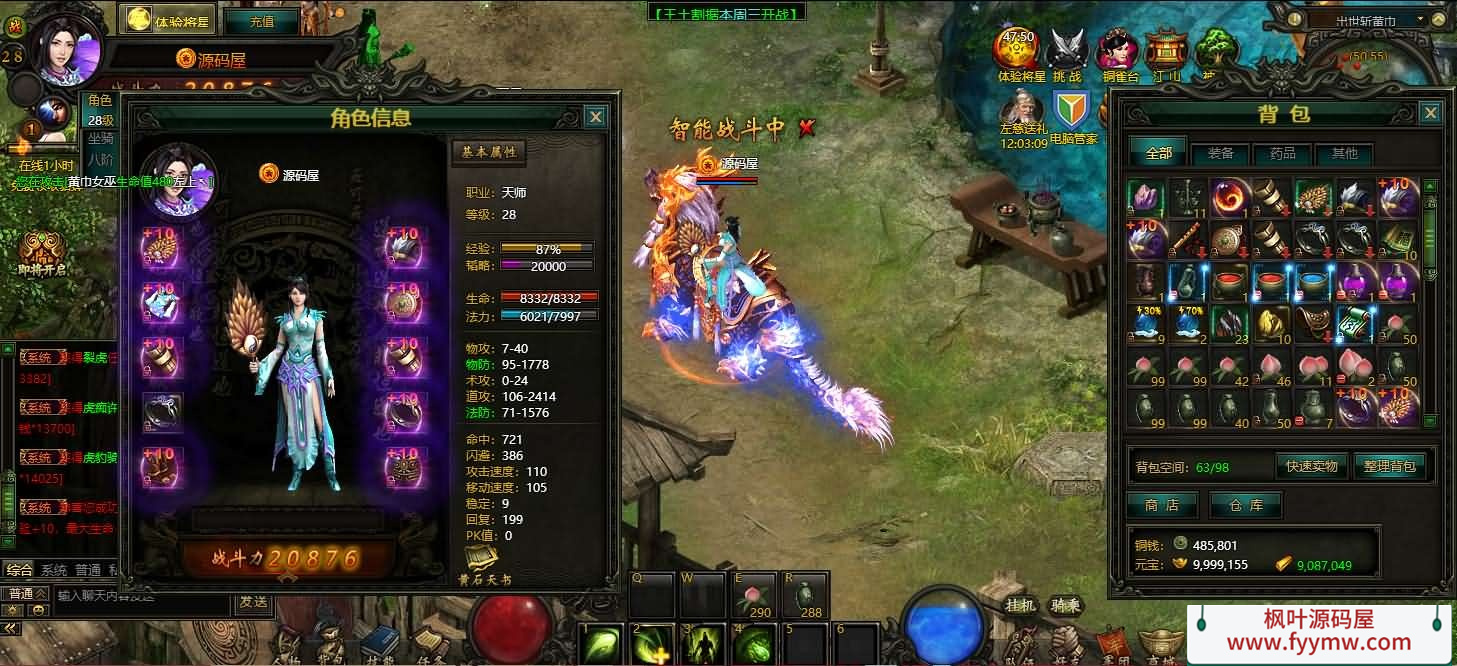Viewport: 1457px width, 666px height.
Task: Open the 商店 shop
Action: pyautogui.click(x=1162, y=505)
